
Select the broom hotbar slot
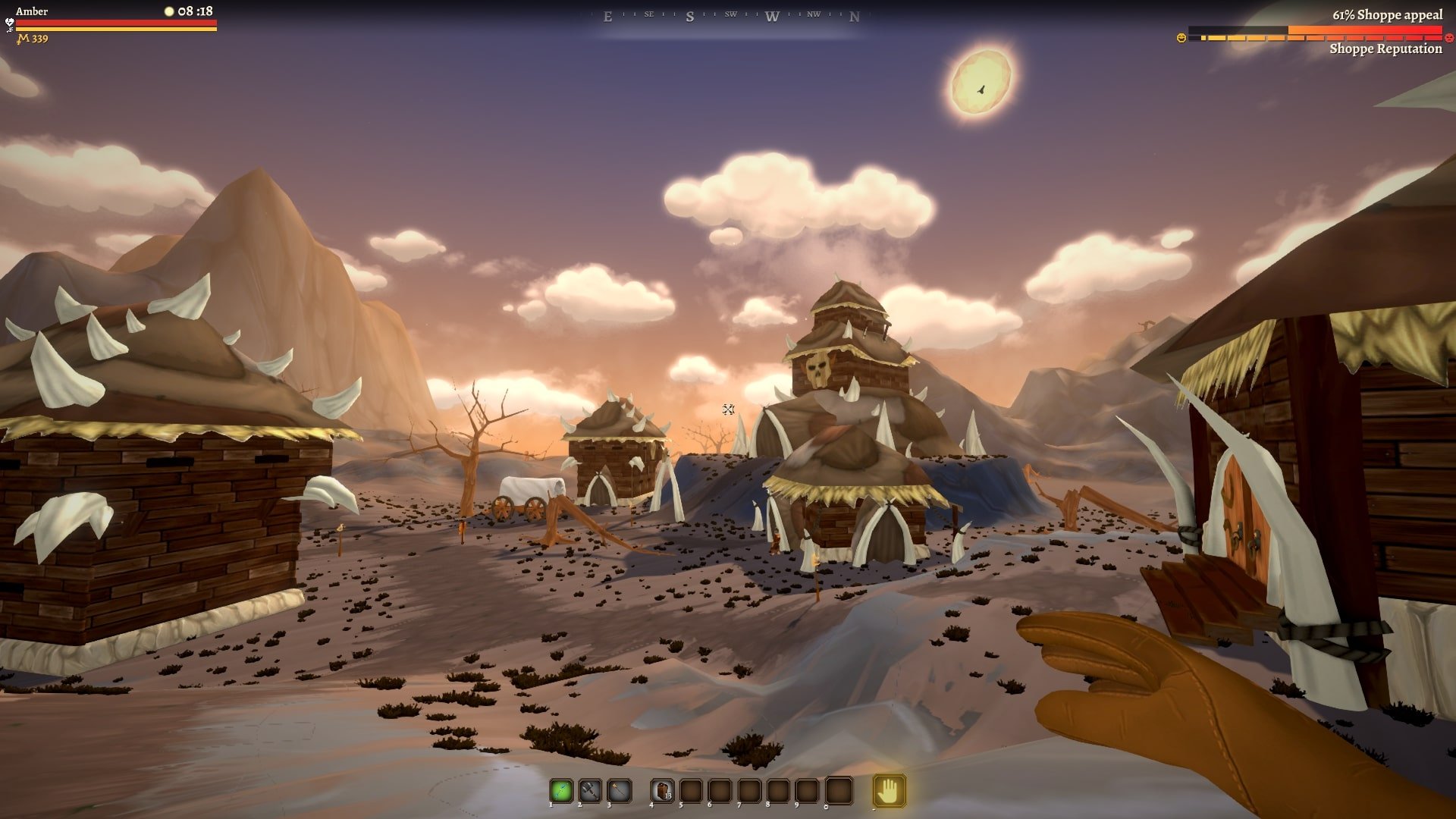[619, 791]
